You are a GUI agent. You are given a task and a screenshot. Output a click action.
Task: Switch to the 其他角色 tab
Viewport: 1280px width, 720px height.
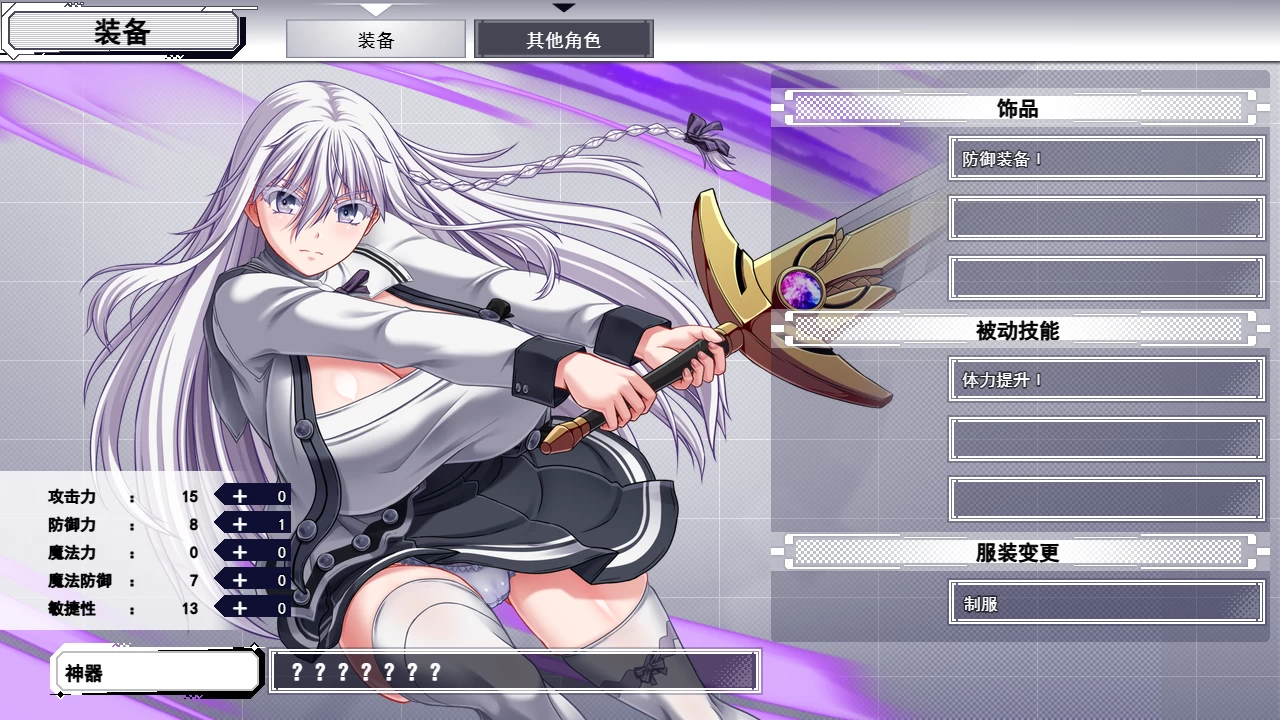point(564,39)
